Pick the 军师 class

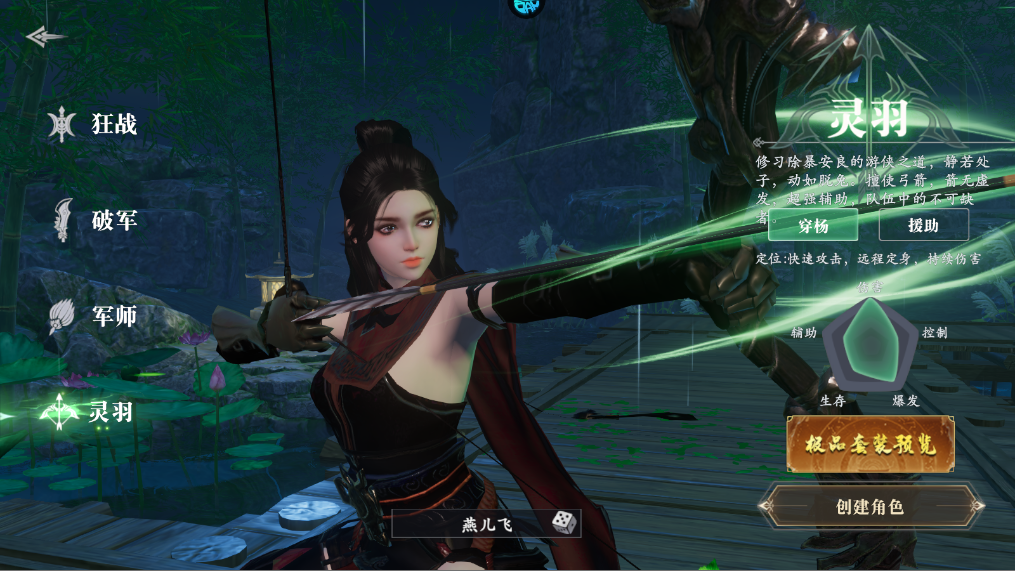[x=96, y=316]
